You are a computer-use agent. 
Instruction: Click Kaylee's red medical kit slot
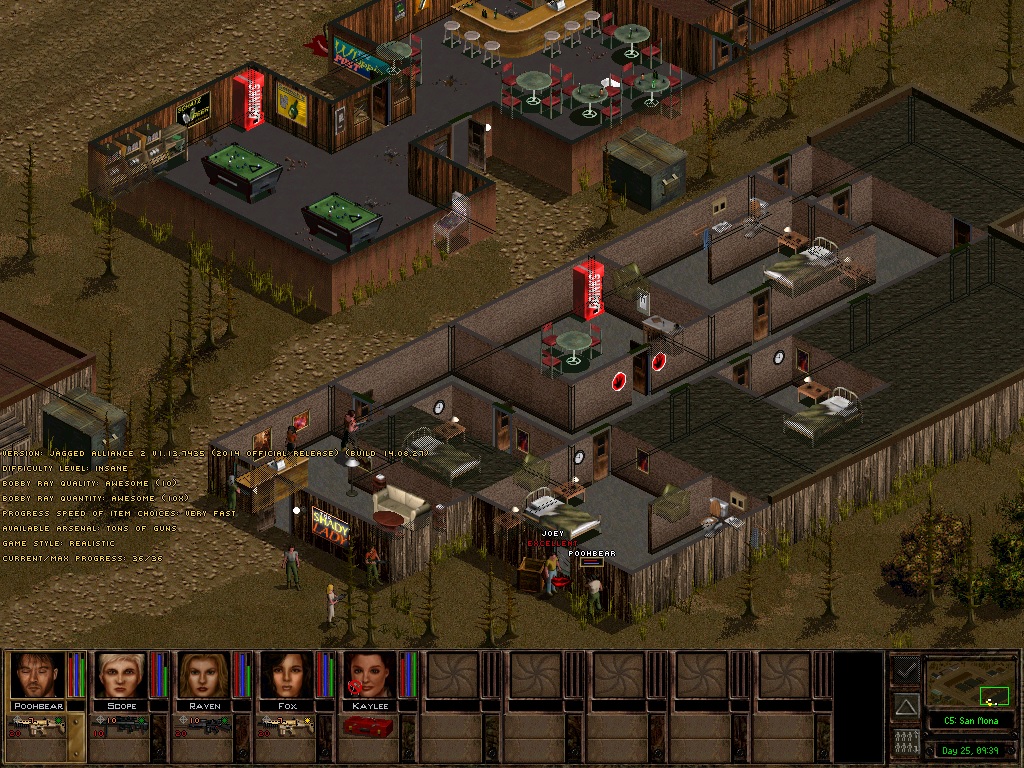(370, 726)
